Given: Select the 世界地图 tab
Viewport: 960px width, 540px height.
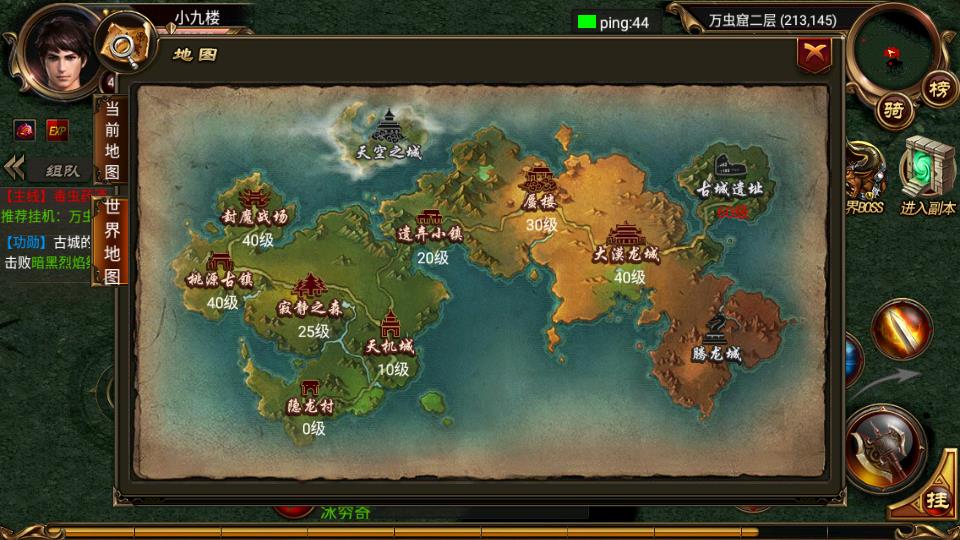Looking at the screenshot, I should (x=112, y=240).
